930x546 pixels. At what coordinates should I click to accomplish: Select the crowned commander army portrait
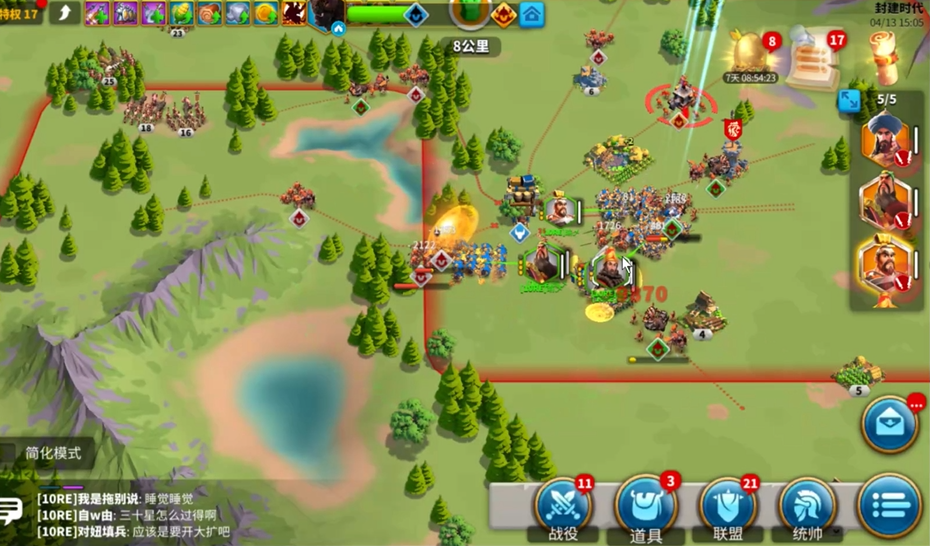[885, 266]
